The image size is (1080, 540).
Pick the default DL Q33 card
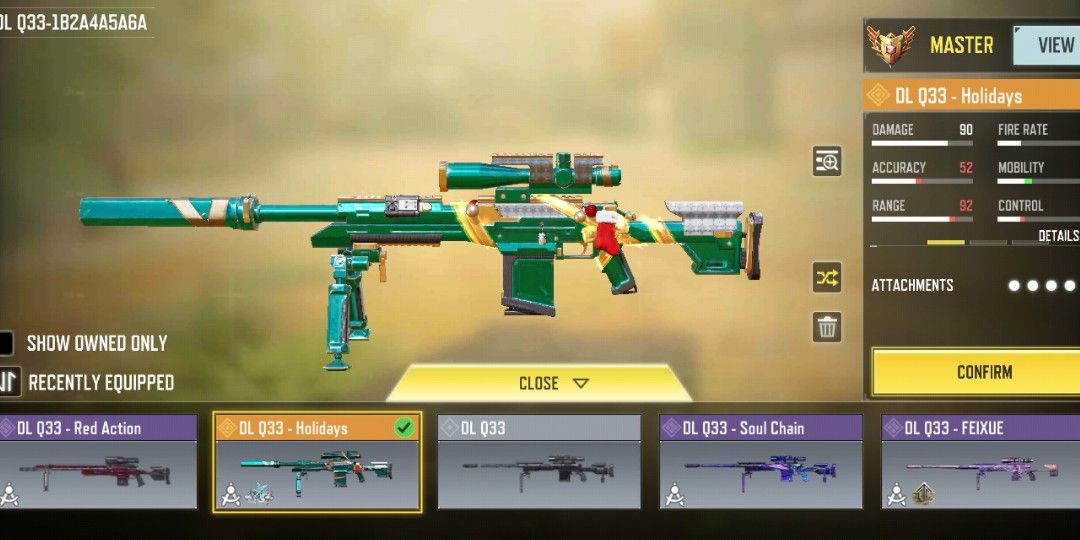[539, 461]
